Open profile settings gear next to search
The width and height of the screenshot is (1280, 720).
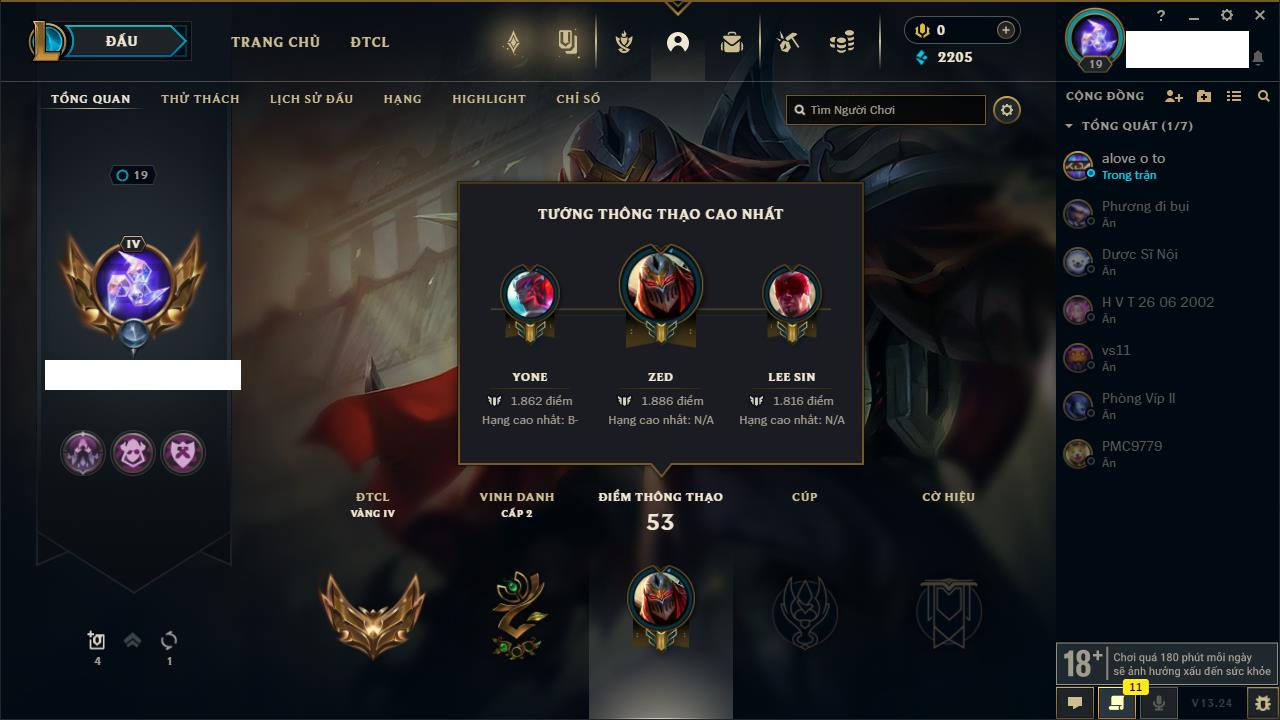coord(1007,110)
